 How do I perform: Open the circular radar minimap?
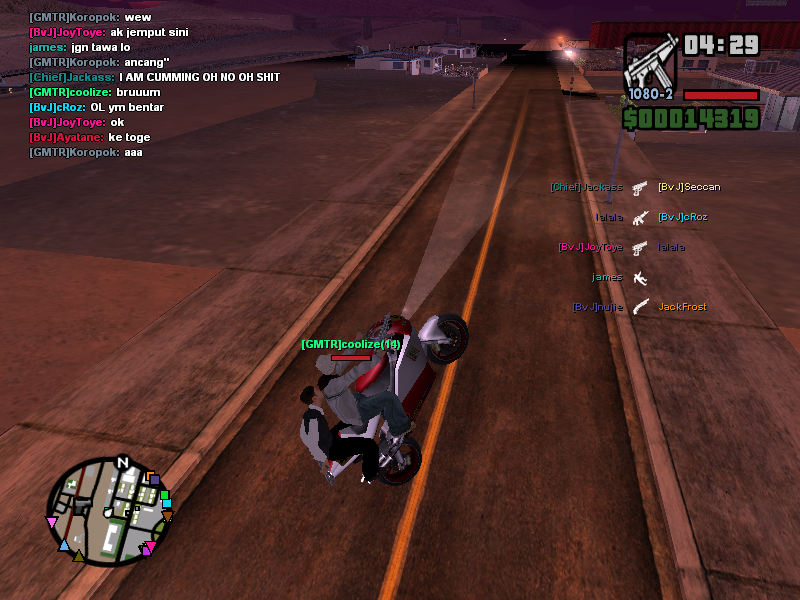pos(110,511)
